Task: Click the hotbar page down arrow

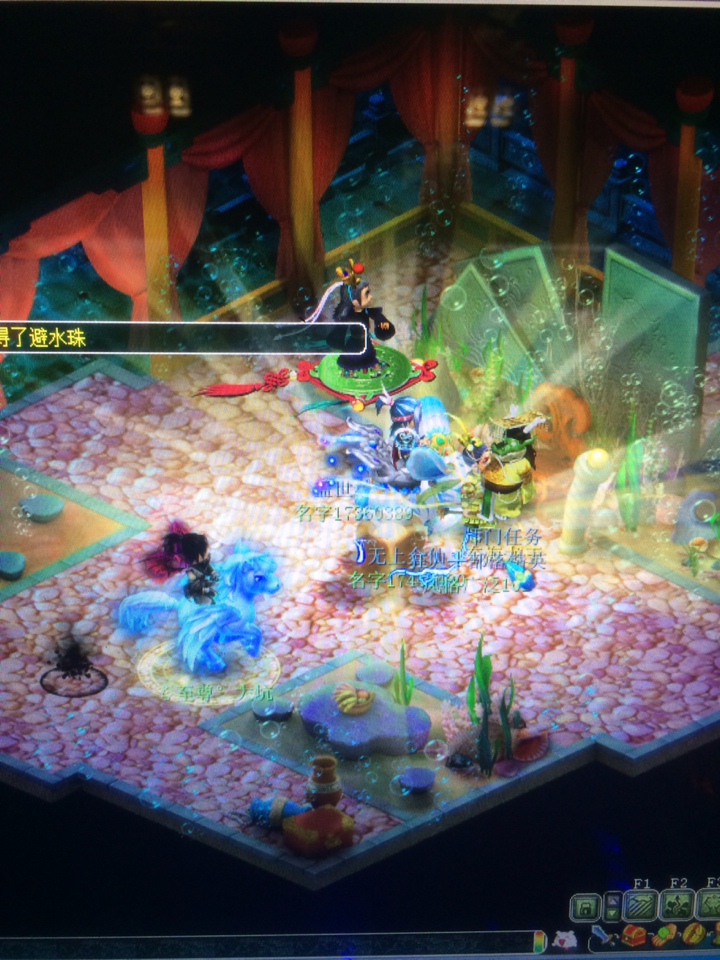Action: (x=611, y=915)
